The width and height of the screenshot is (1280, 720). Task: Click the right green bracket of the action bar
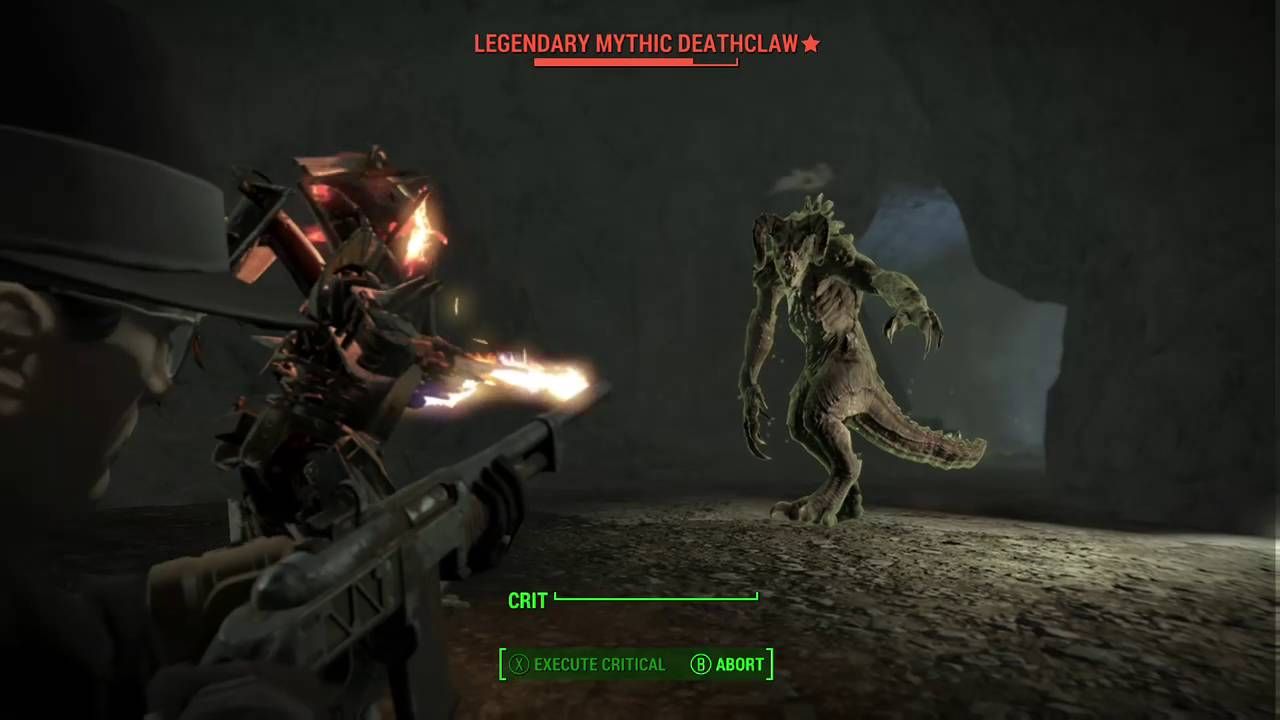pos(768,664)
